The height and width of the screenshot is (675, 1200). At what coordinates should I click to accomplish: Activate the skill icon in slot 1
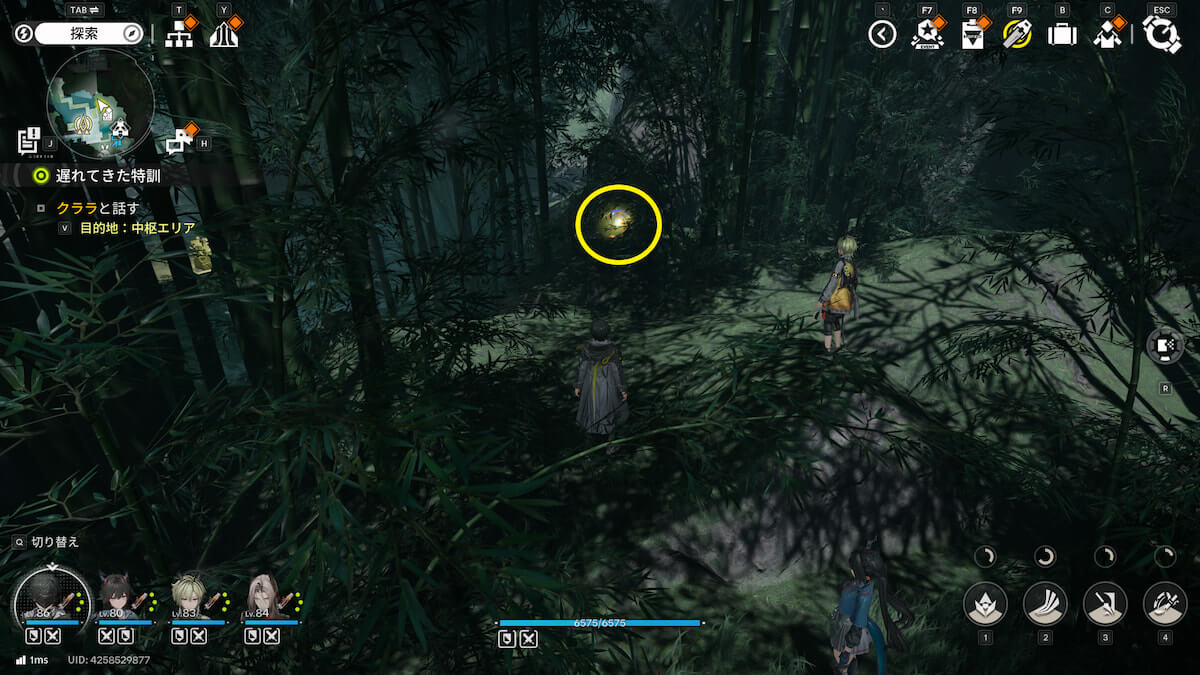[985, 604]
